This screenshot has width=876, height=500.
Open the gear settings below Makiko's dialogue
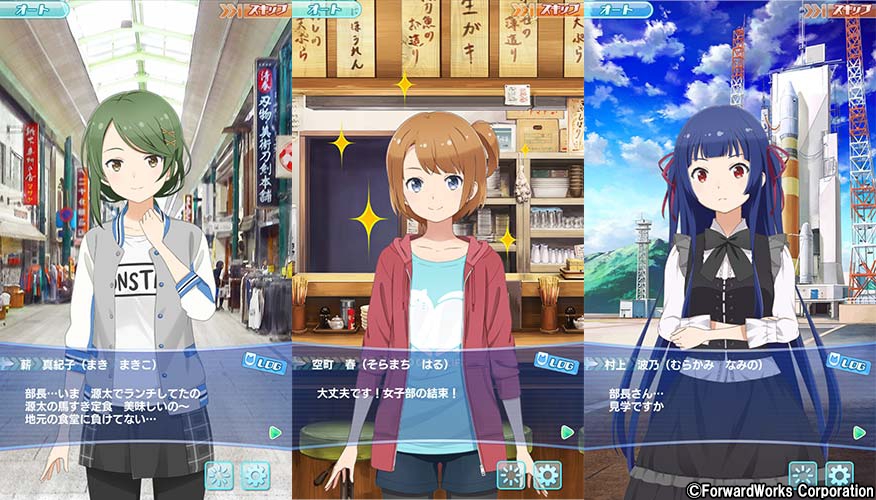click(x=255, y=474)
